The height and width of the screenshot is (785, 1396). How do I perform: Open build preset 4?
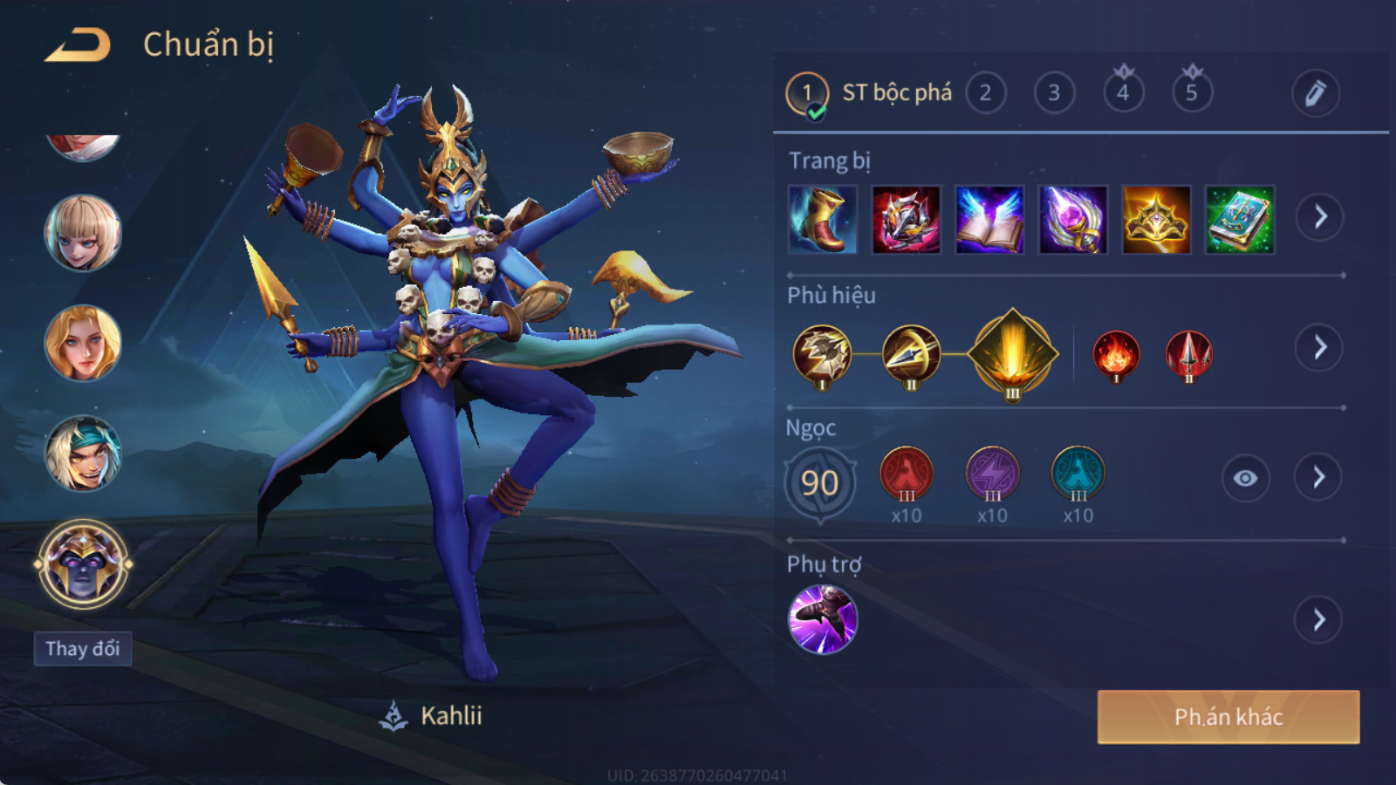tap(1123, 93)
